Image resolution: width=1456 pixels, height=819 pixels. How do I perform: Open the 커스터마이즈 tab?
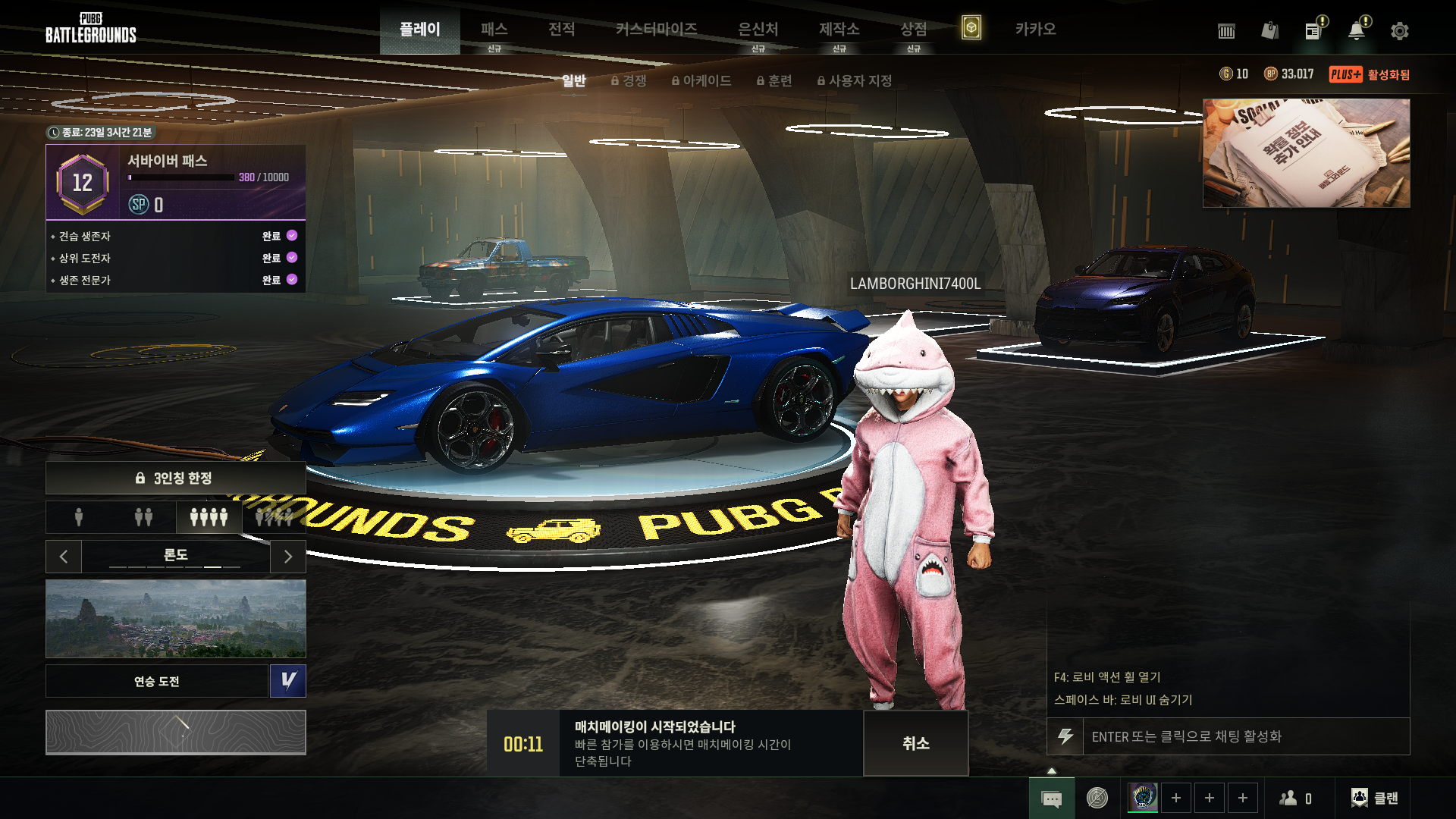pos(656,30)
